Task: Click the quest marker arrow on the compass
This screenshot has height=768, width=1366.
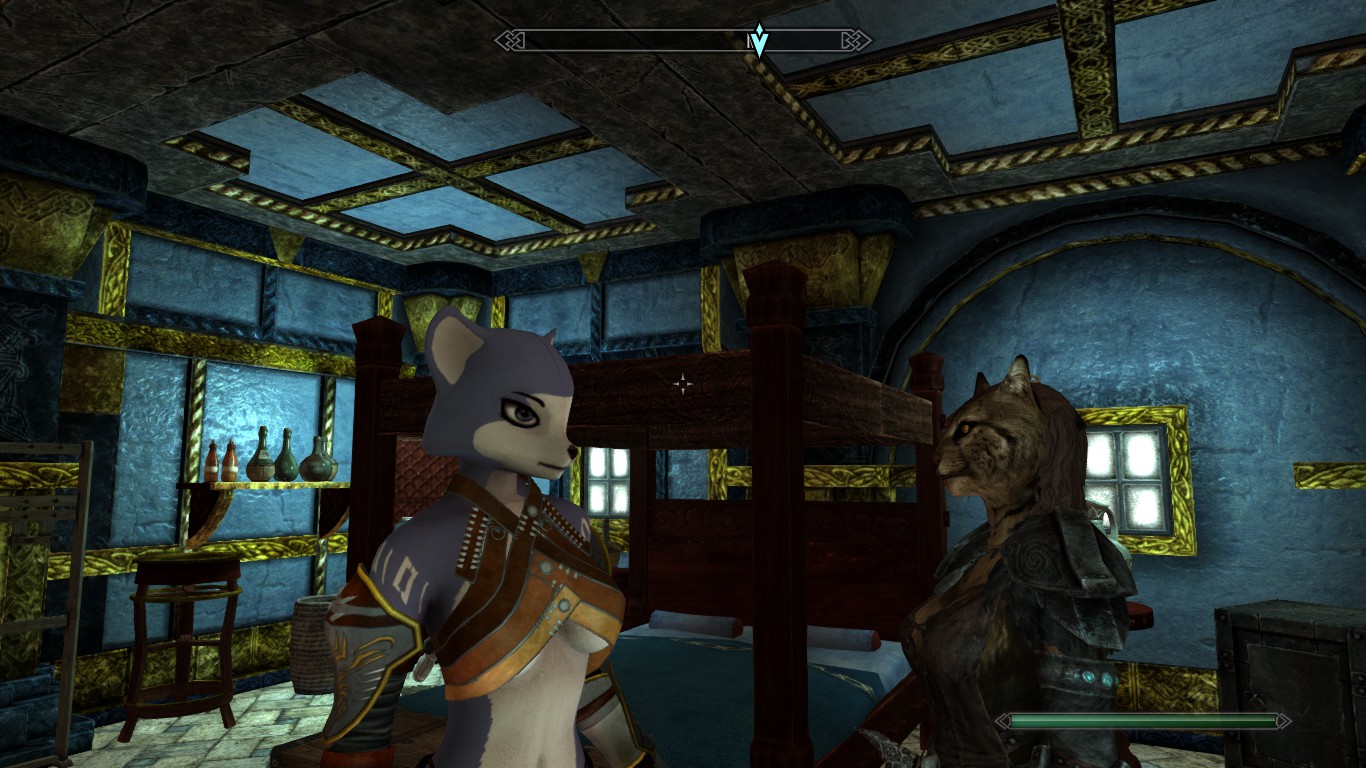Action: 759,41
